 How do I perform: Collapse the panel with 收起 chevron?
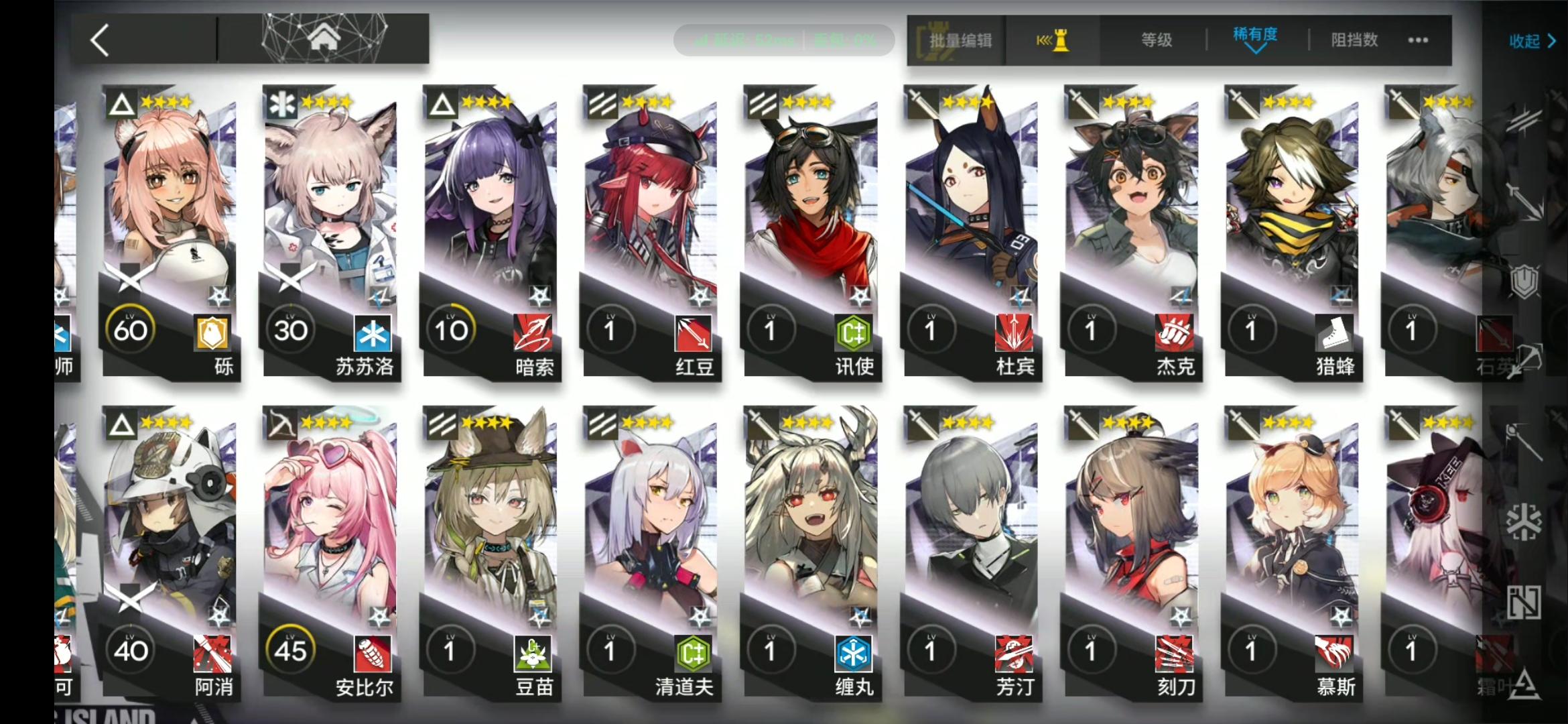pos(1532,42)
